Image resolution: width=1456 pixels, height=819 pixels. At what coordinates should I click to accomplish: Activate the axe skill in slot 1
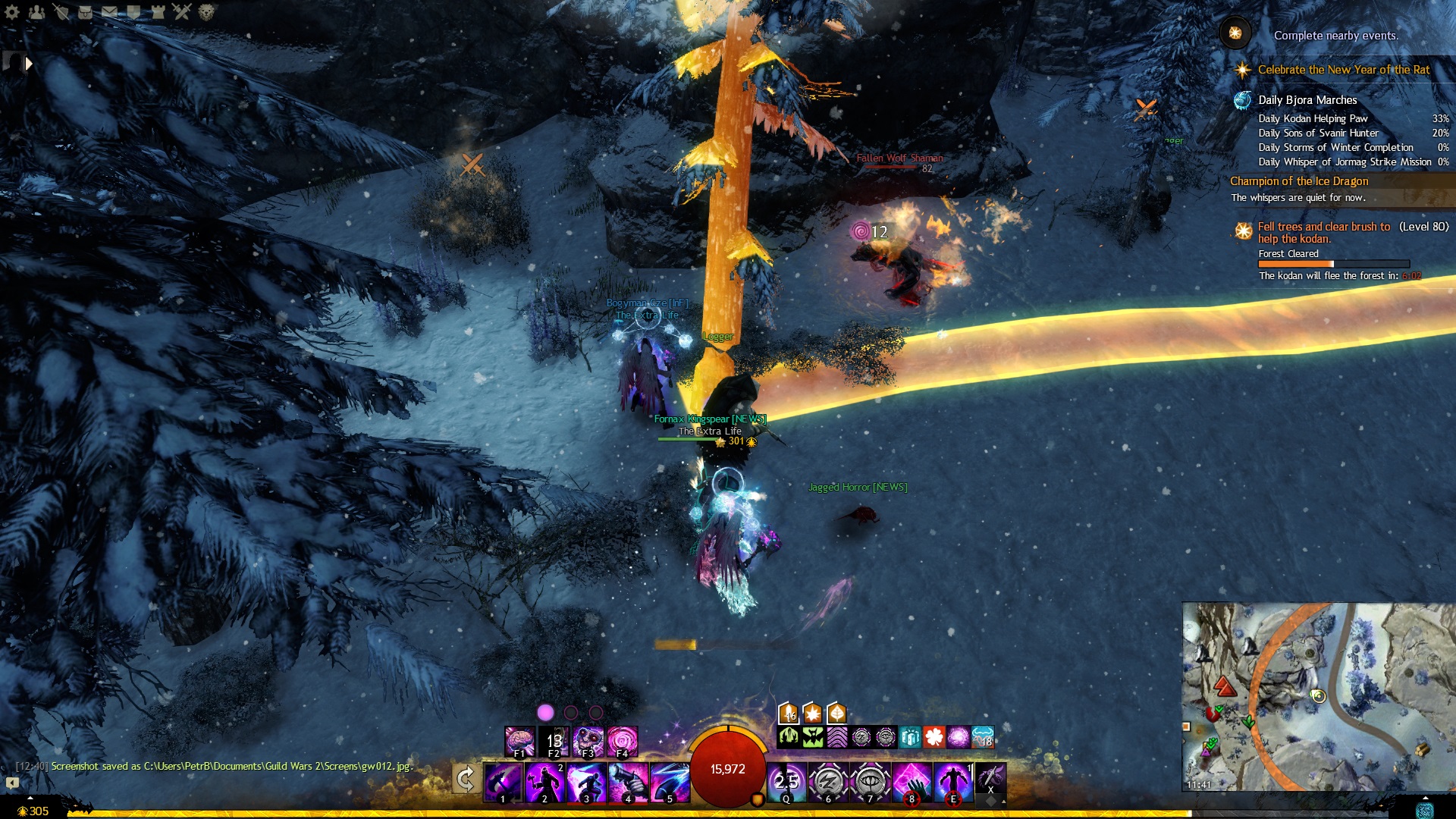tap(504, 782)
